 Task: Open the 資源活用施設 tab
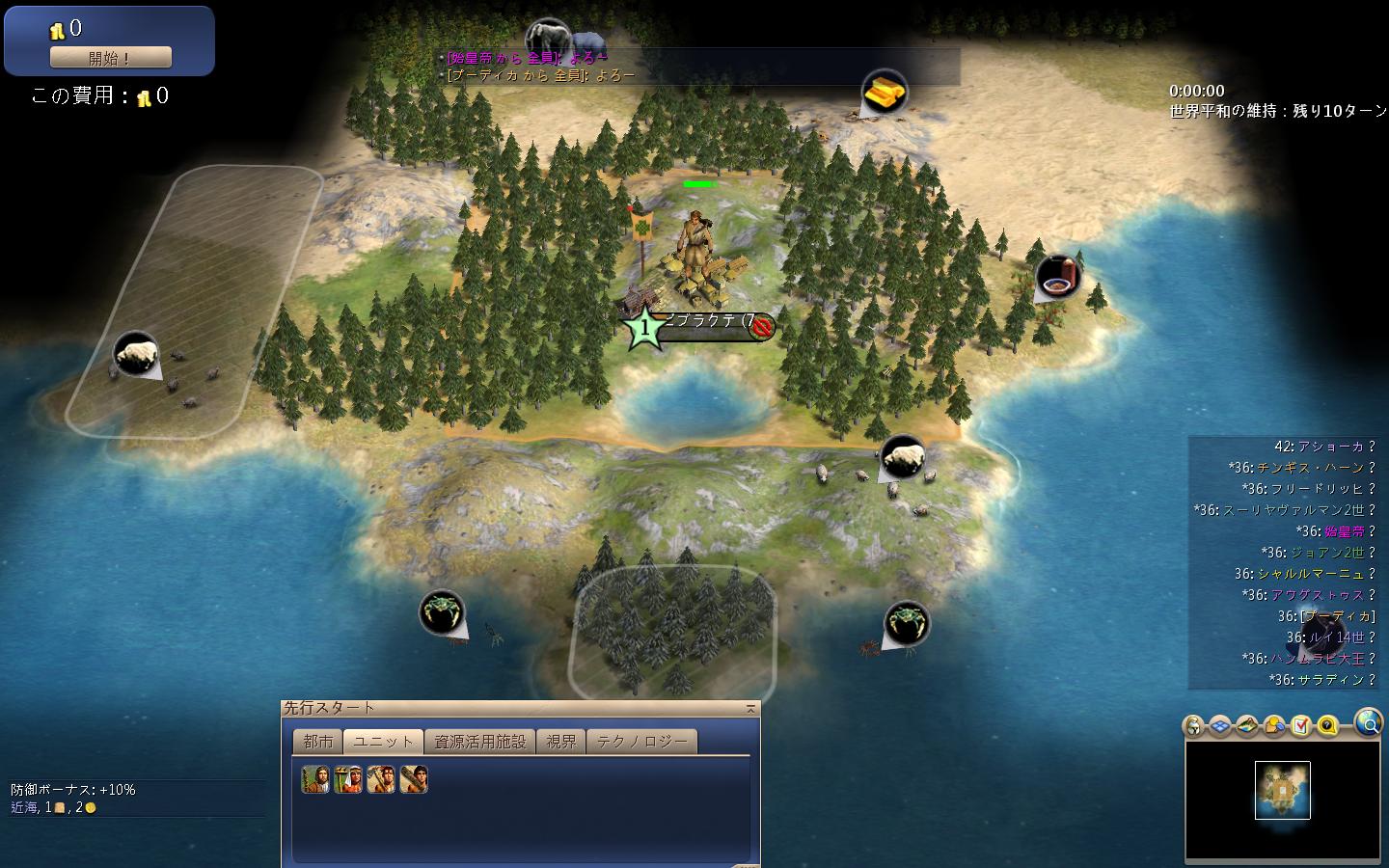click(479, 741)
